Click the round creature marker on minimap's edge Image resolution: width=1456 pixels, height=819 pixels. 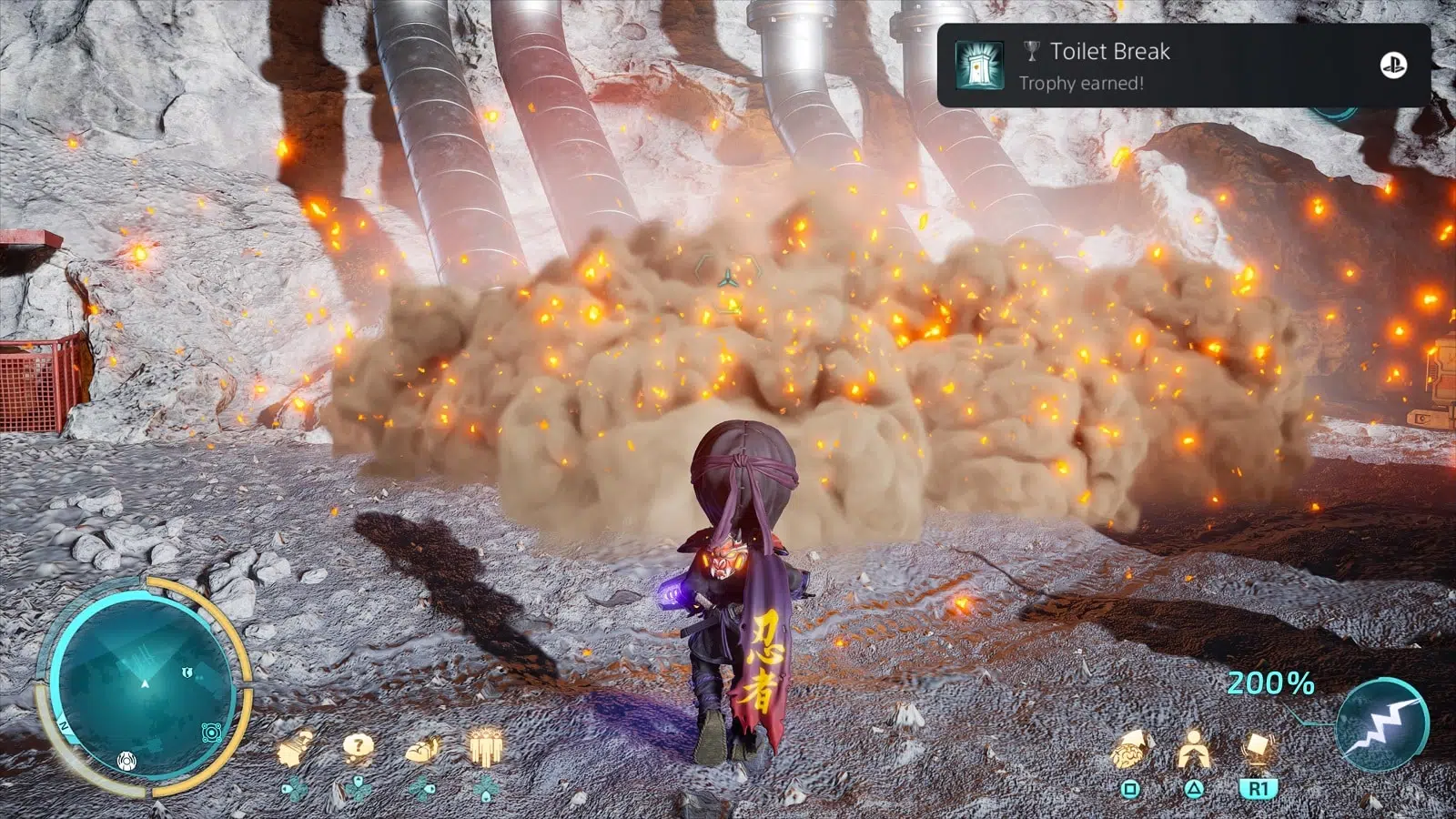[126, 761]
